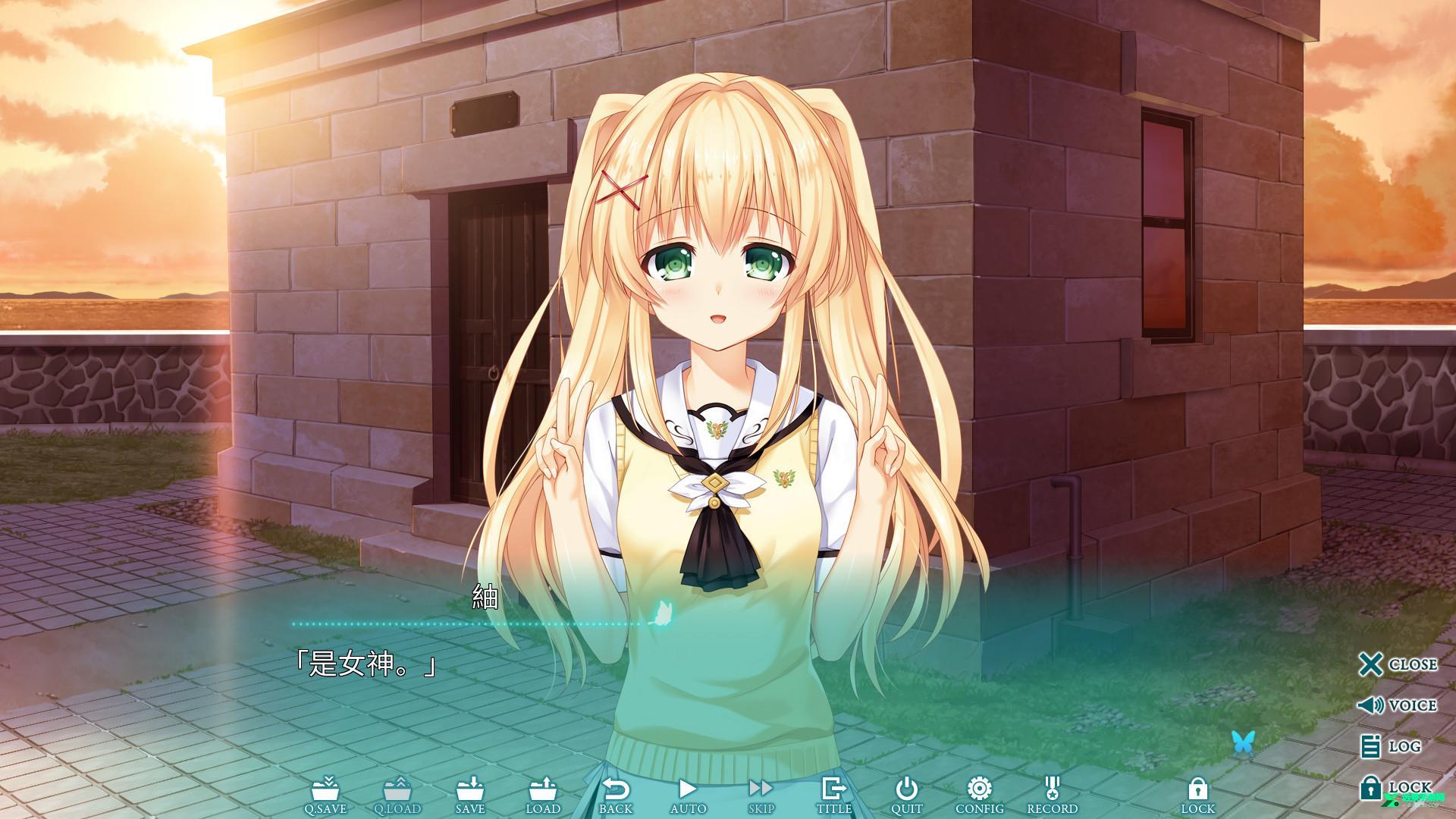Toggle SKIP fast-forward mode
The height and width of the screenshot is (819, 1456).
pos(761,791)
